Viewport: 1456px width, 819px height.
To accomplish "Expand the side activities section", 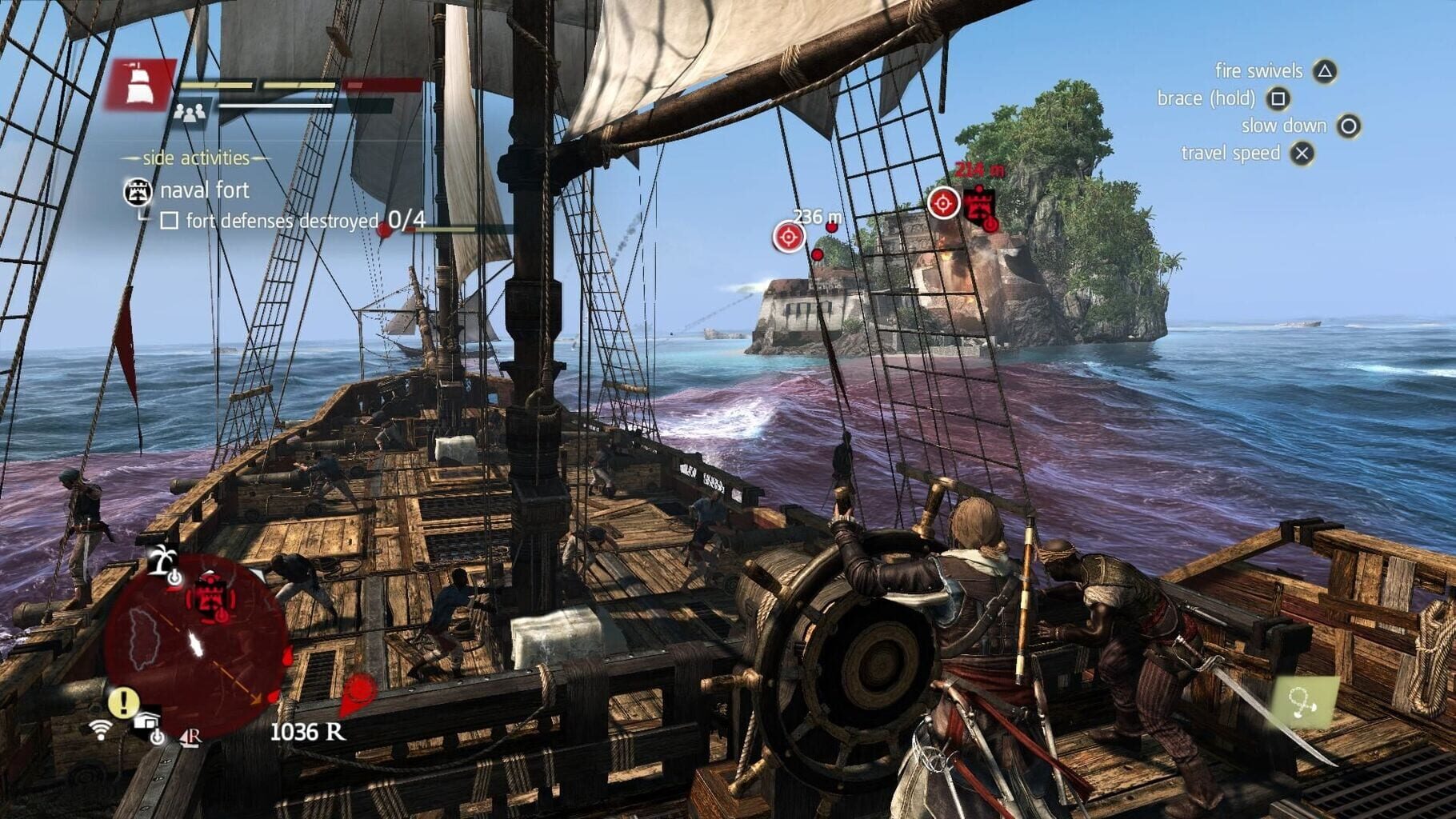I will (x=195, y=158).
